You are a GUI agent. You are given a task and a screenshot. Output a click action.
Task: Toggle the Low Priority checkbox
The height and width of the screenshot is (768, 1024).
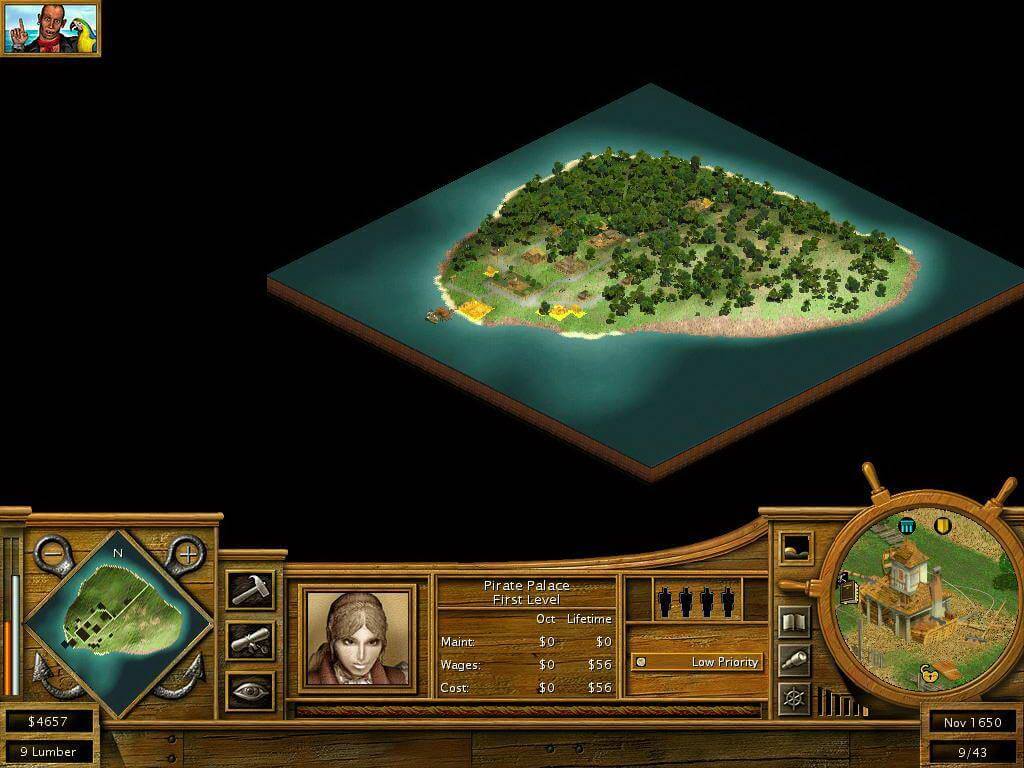pyautogui.click(x=641, y=662)
